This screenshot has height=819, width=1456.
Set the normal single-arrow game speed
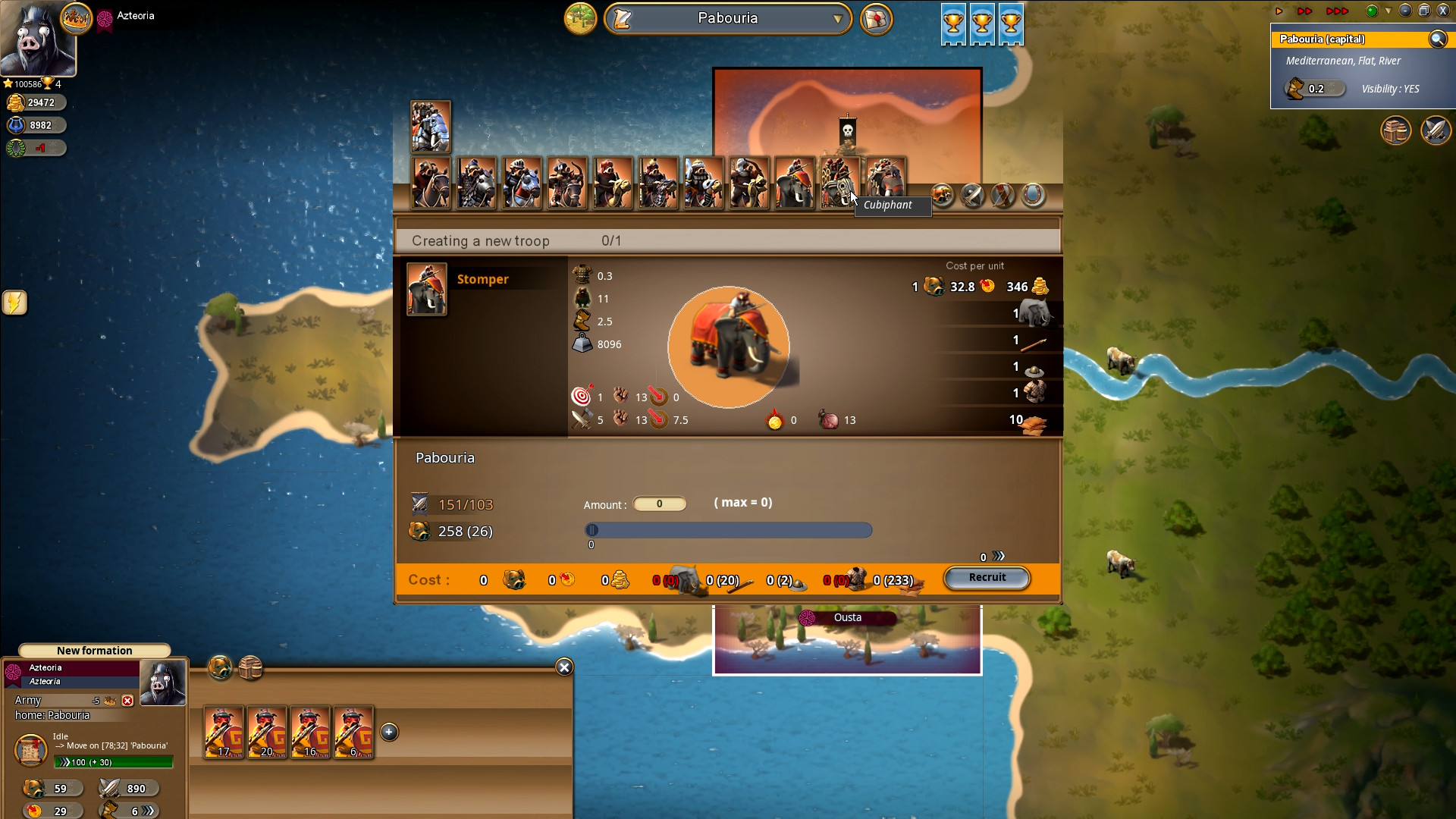(1279, 11)
